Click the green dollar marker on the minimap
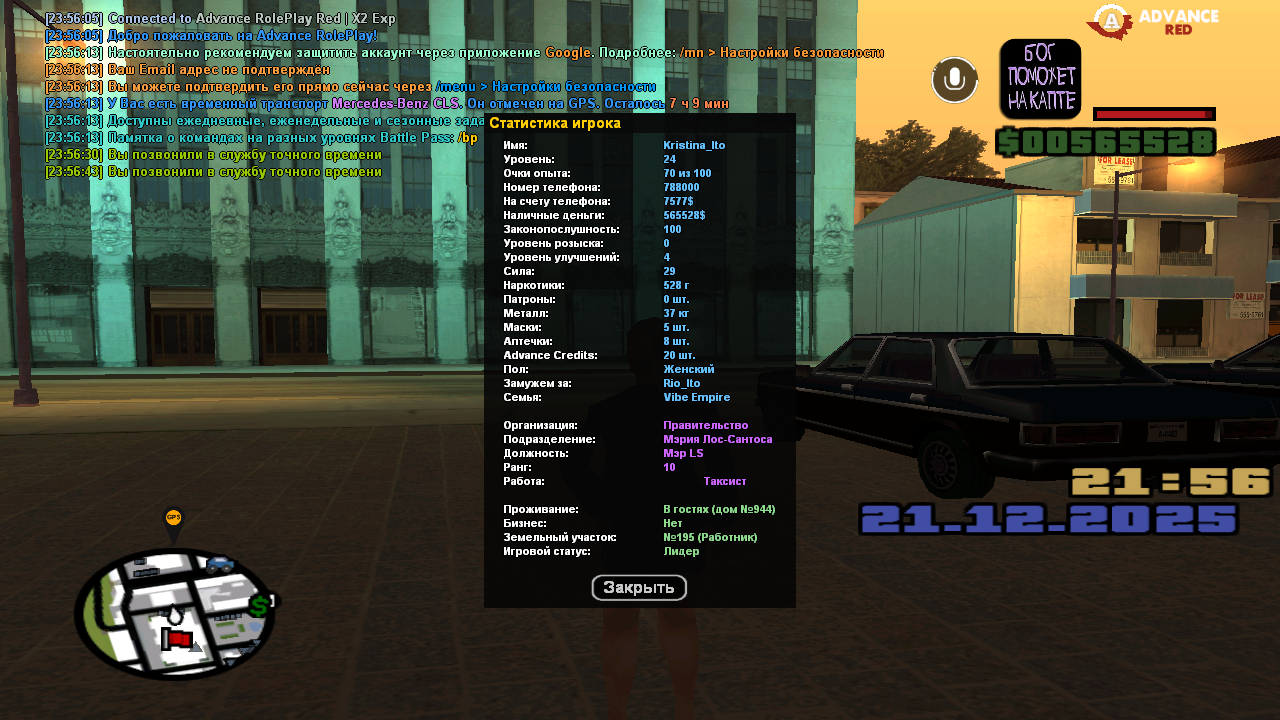 [259, 605]
